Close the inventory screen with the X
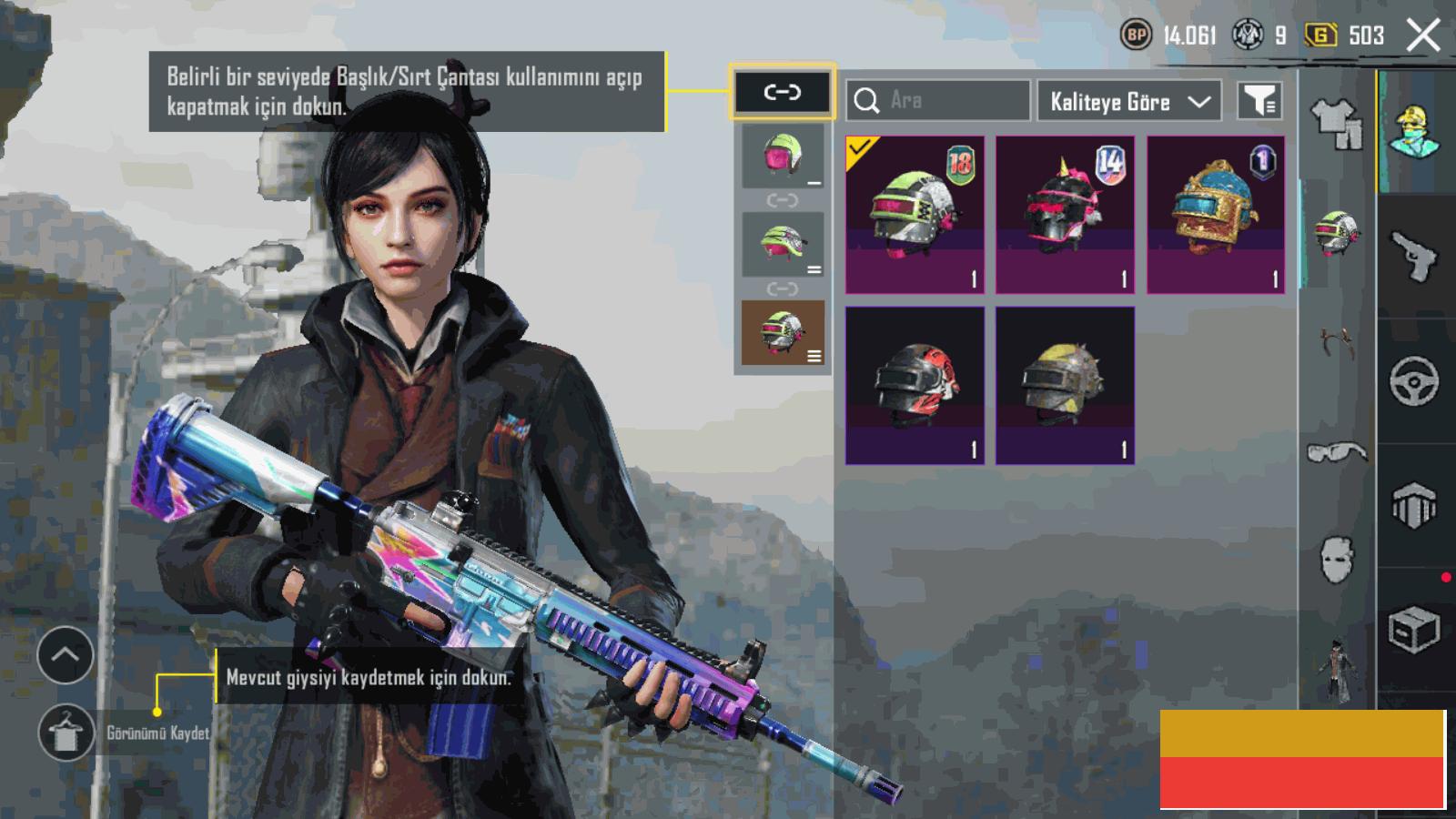Viewport: 1456px width, 819px height. 1423,36
